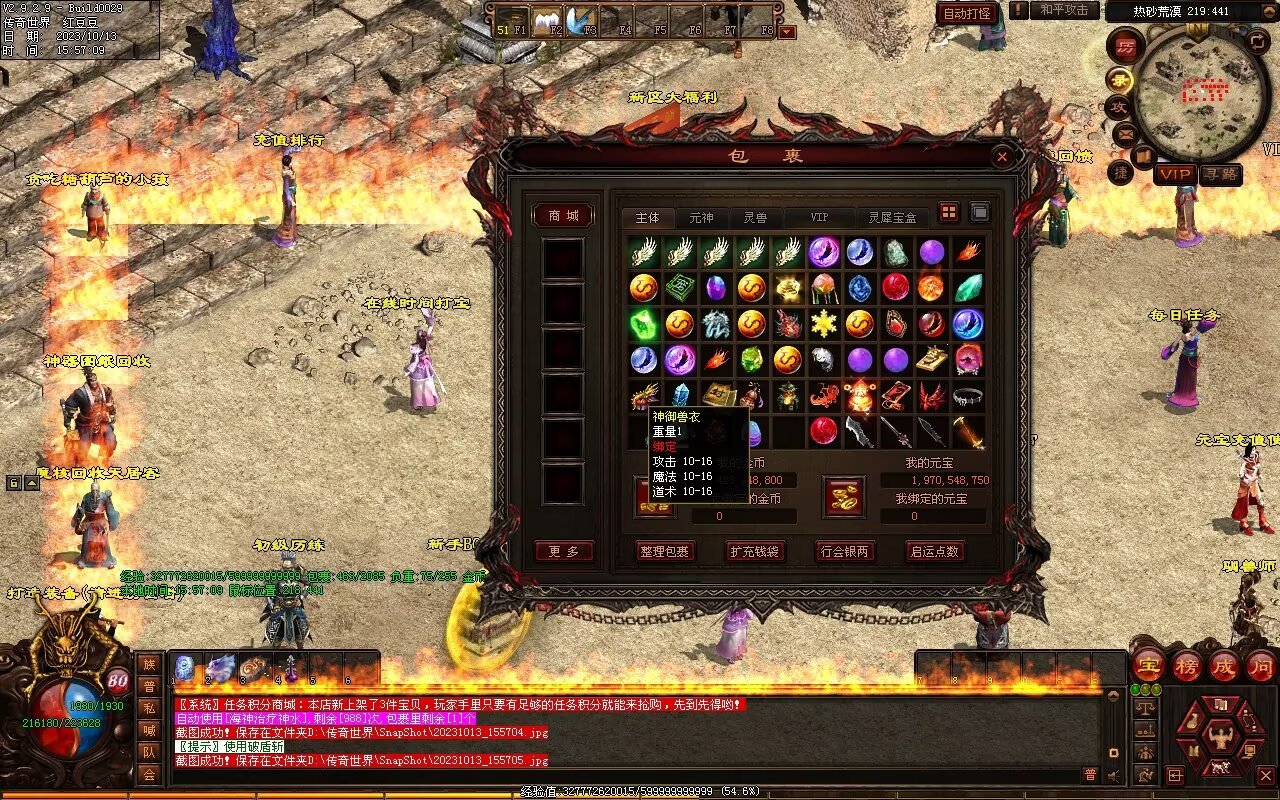Click the 更多 button

tap(563, 551)
